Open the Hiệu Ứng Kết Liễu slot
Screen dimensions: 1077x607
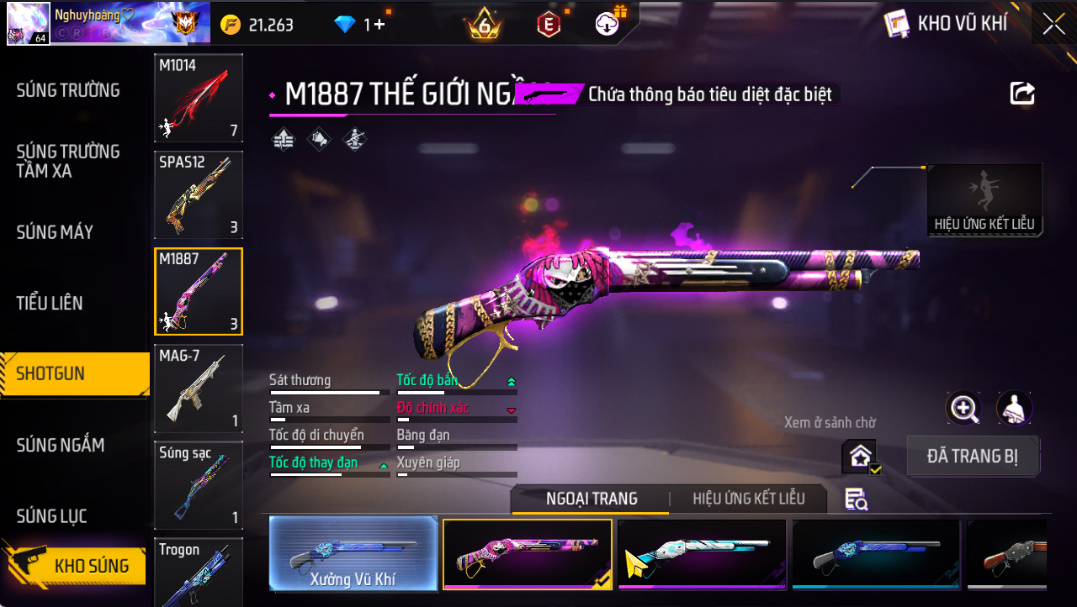[984, 200]
